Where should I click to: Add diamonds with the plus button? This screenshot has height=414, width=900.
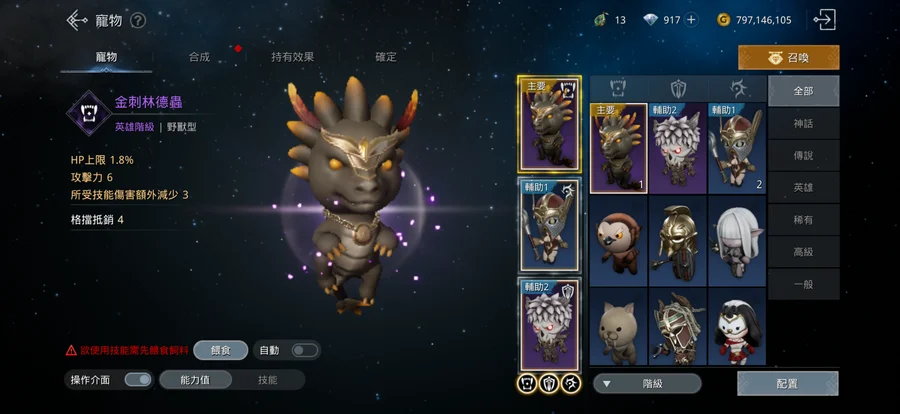pyautogui.click(x=691, y=20)
